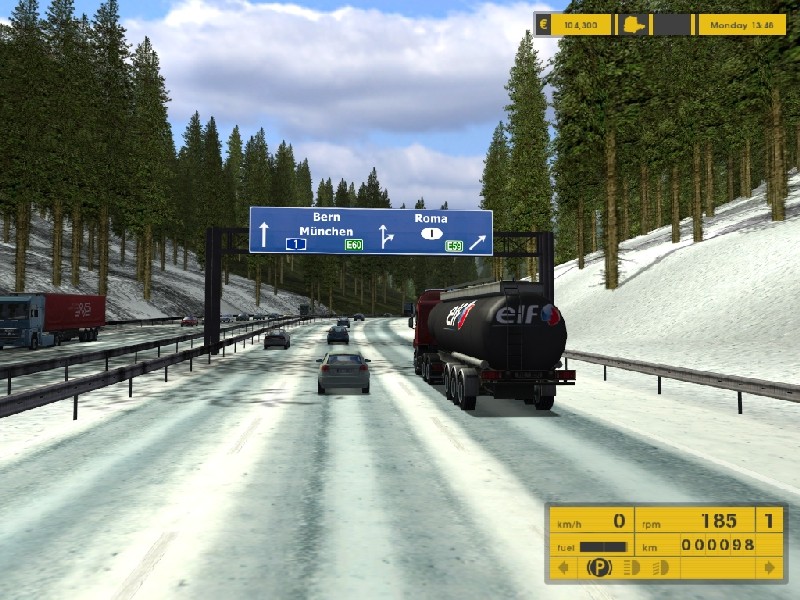Activate the left turn signal arrow

pos(563,568)
